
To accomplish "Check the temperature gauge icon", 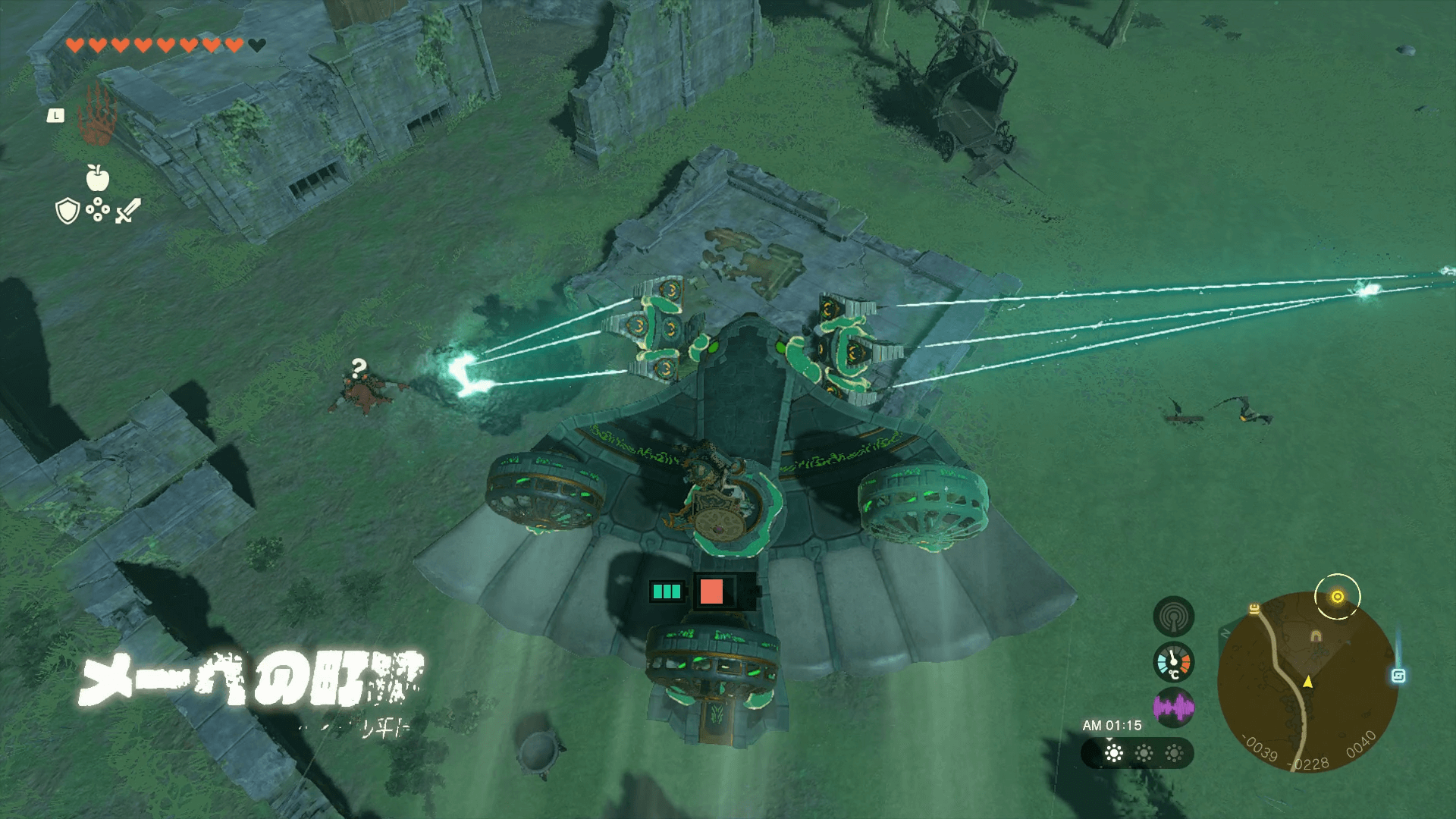I will click(x=1173, y=663).
